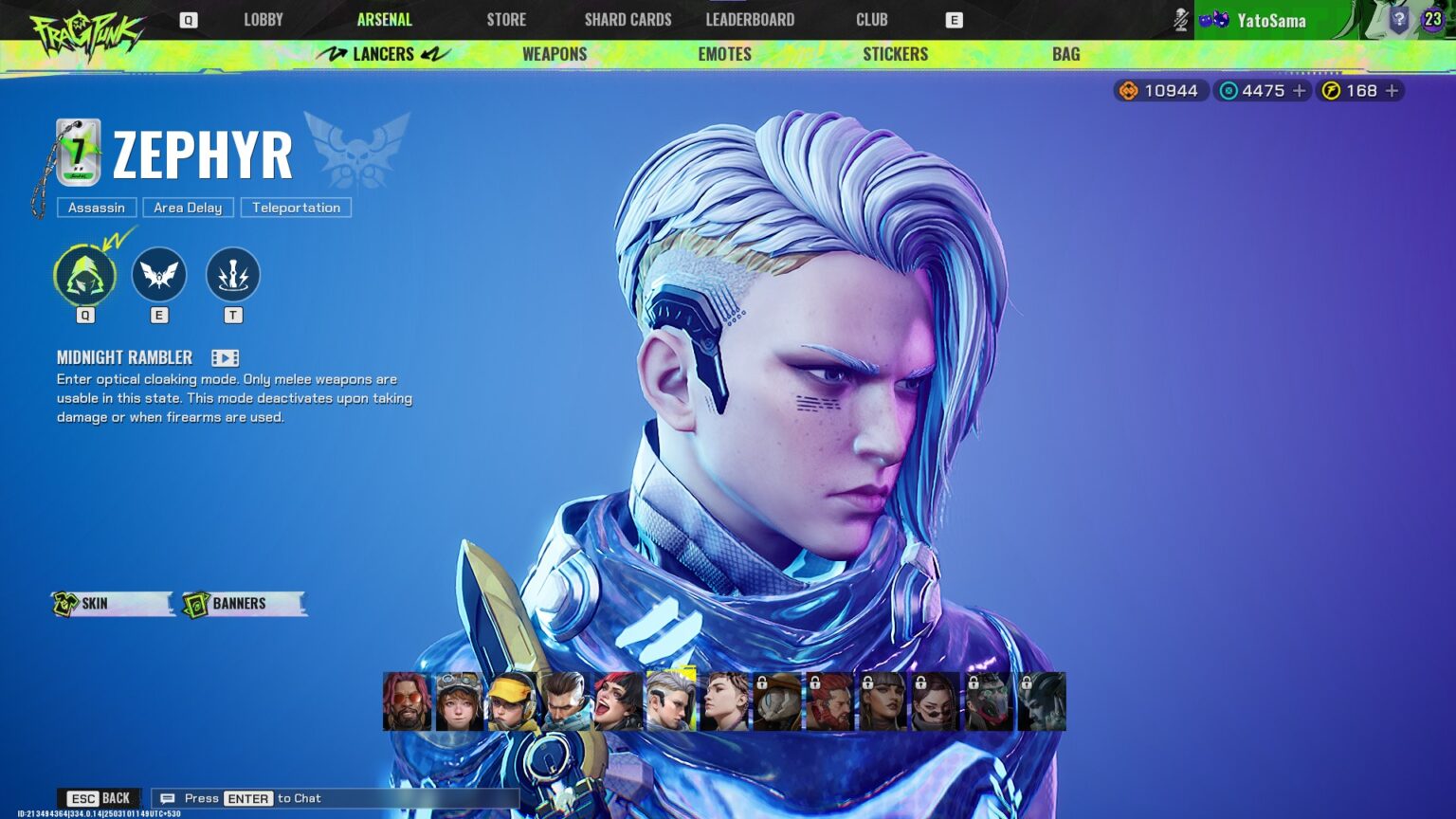Screen dimensions: 1456x819
Task: Select the Midnight Rambler hooded ability icon
Action: [x=85, y=275]
